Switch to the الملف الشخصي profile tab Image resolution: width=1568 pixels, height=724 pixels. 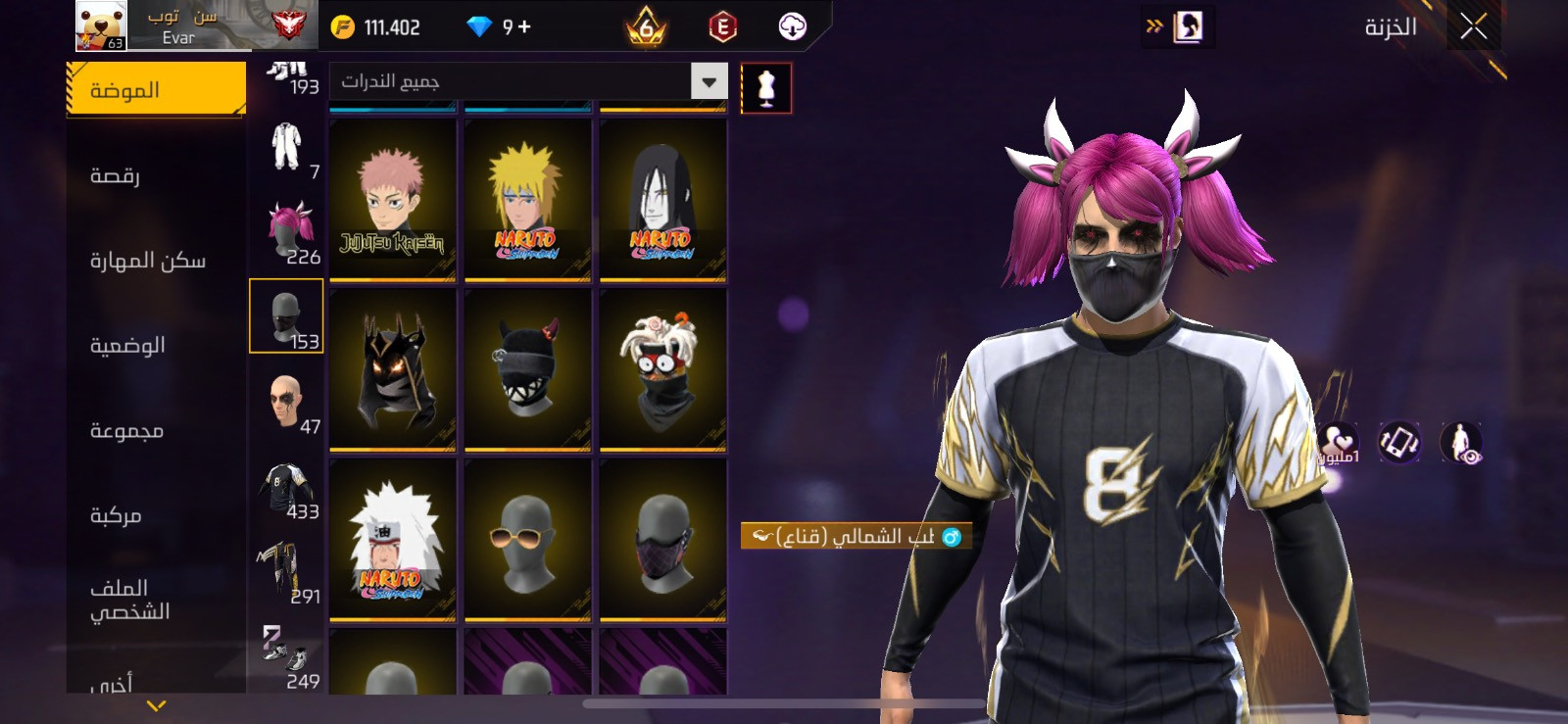pyautogui.click(x=156, y=600)
